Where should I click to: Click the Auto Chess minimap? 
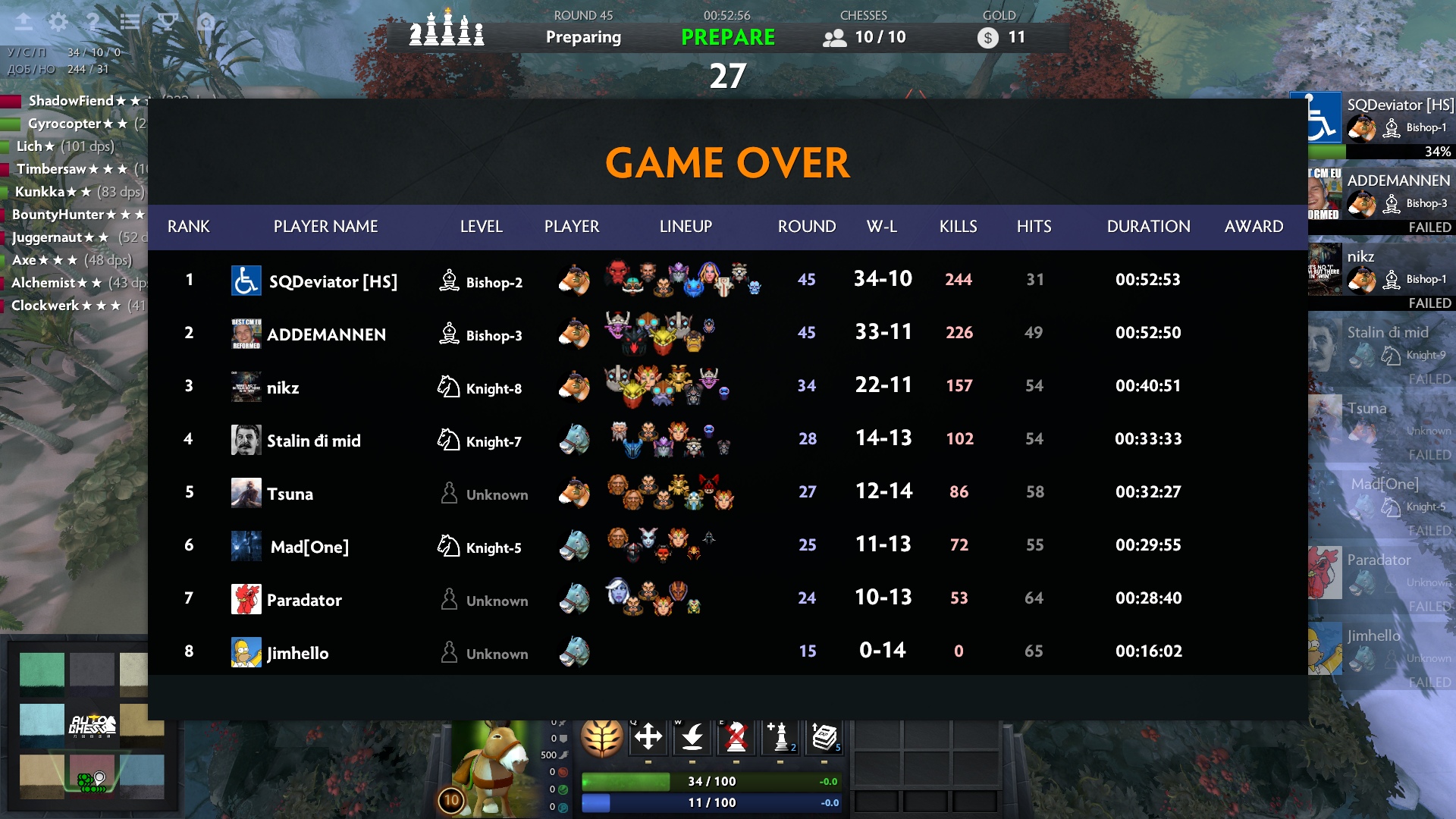point(92,724)
